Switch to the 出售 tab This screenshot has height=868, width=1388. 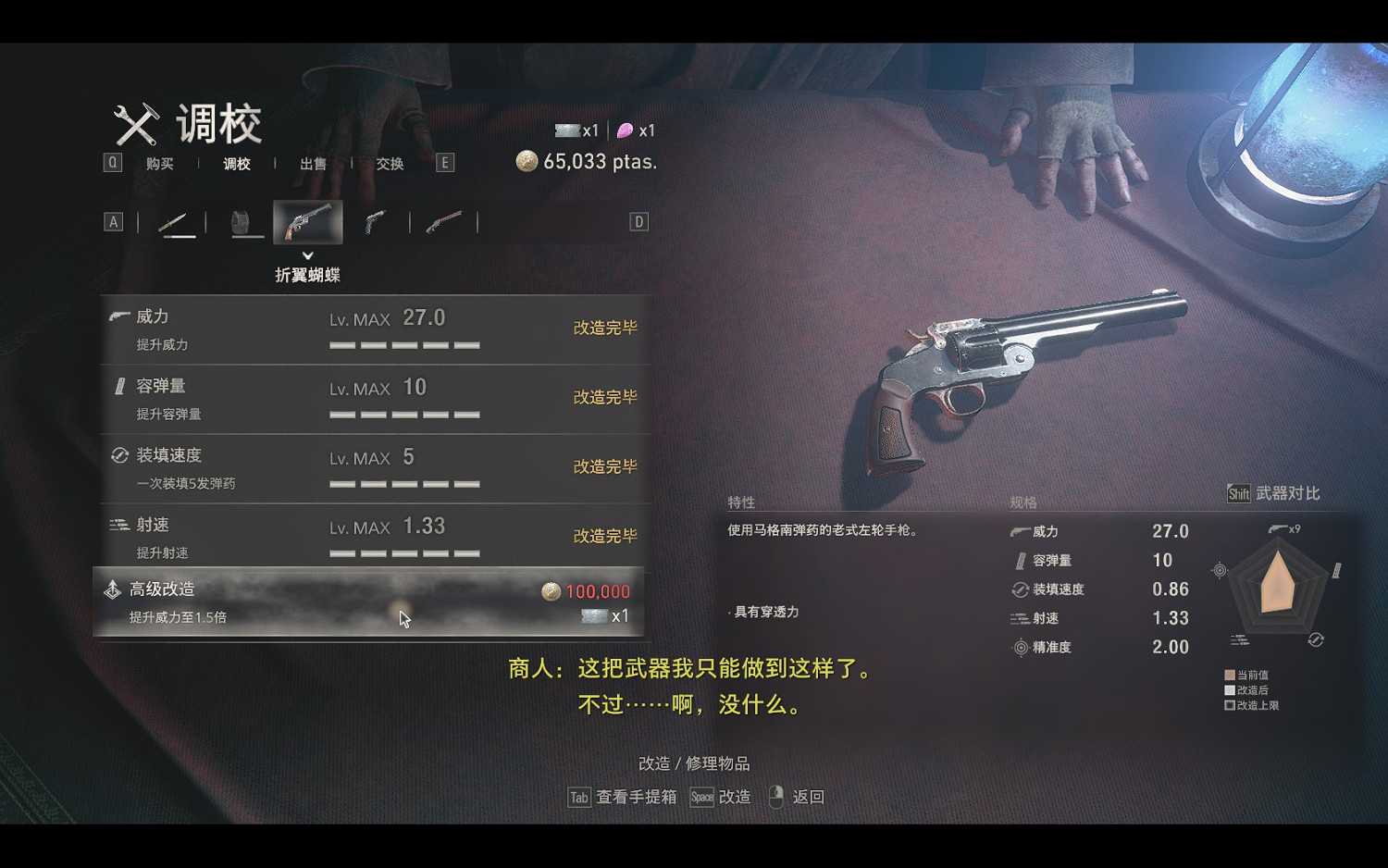click(x=313, y=163)
